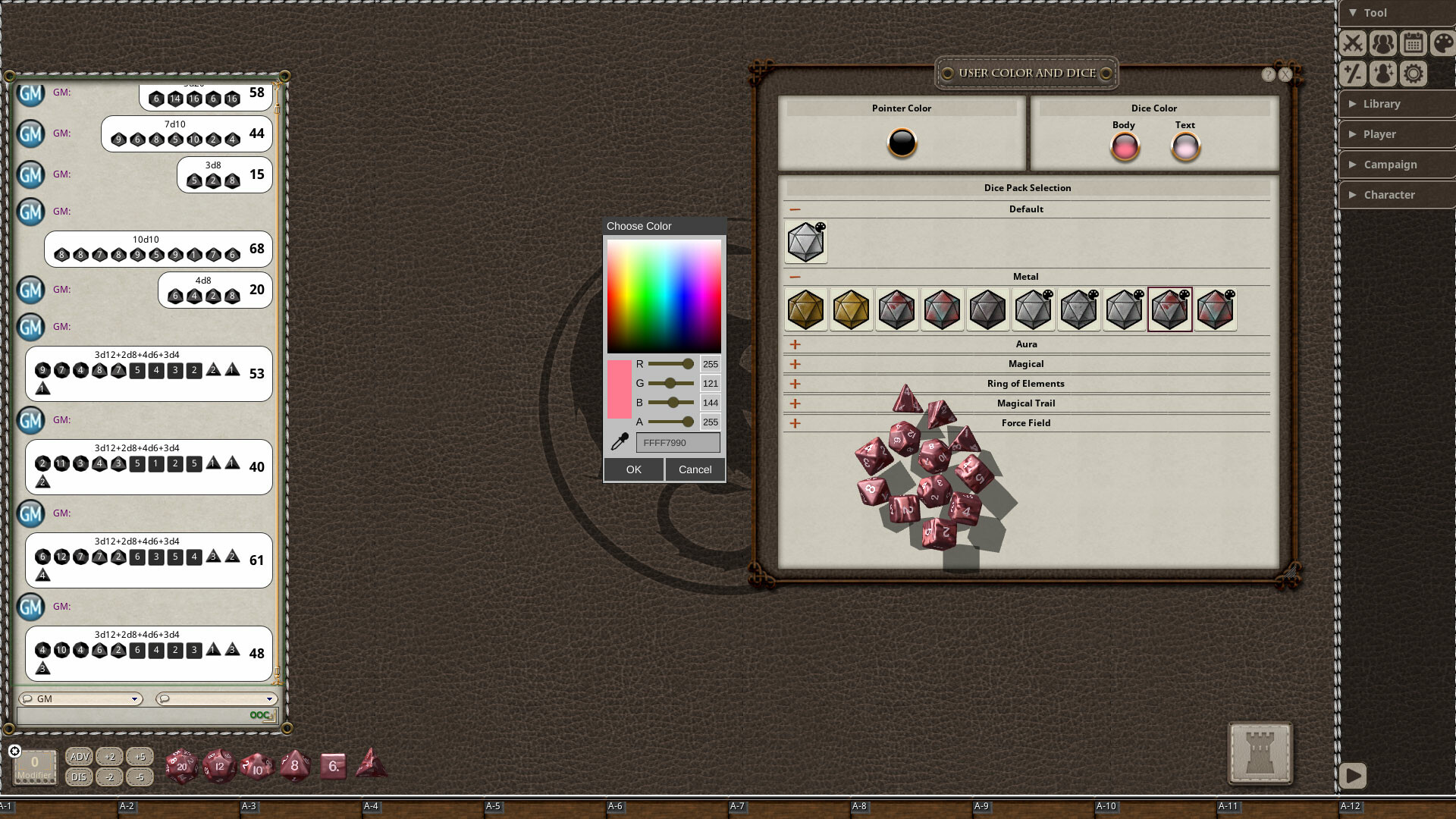Select the palette Color and Dice icon
The width and height of the screenshot is (1456, 819).
pos(1442,43)
